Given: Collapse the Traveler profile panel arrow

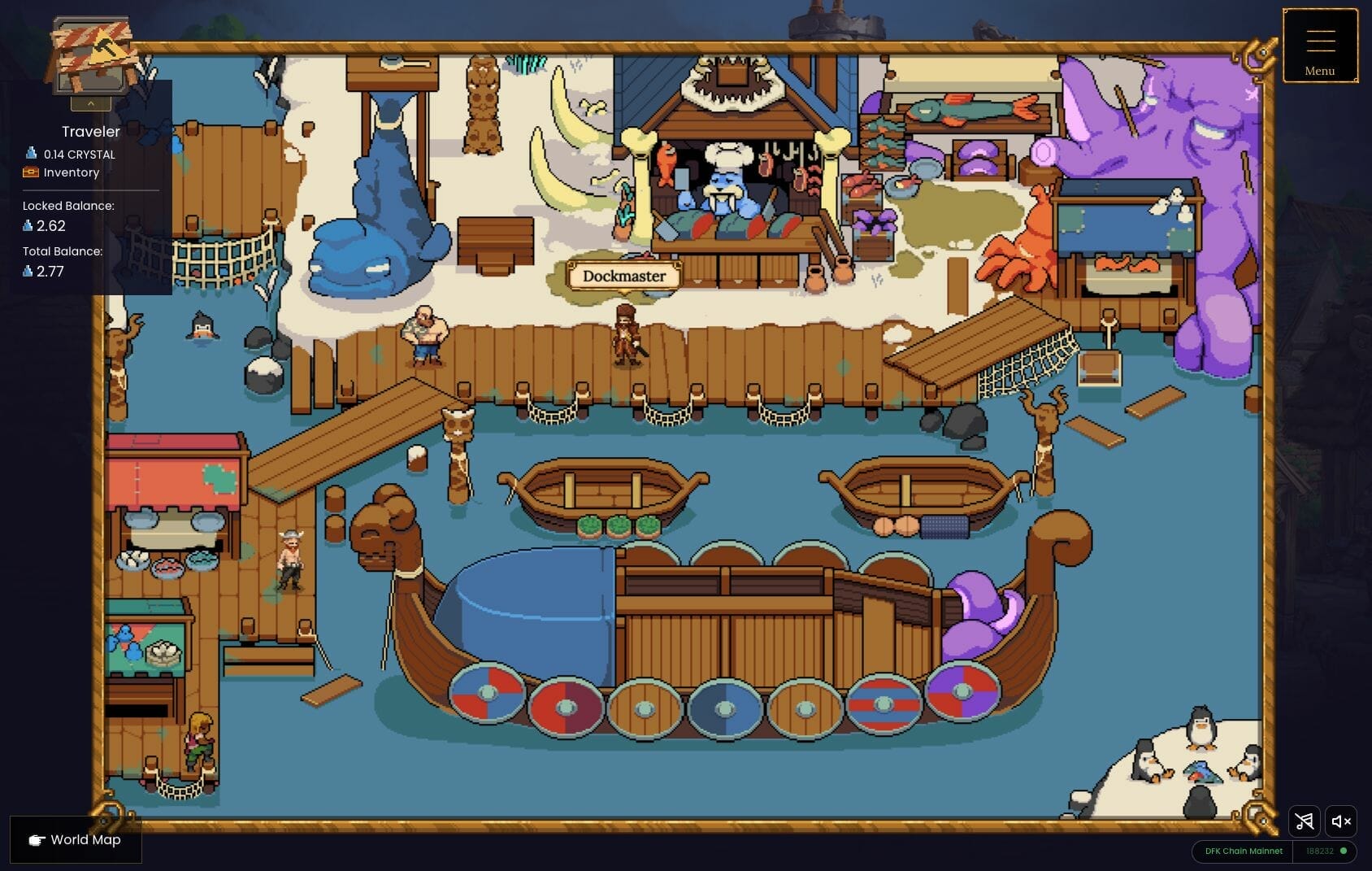Looking at the screenshot, I should click(91, 103).
